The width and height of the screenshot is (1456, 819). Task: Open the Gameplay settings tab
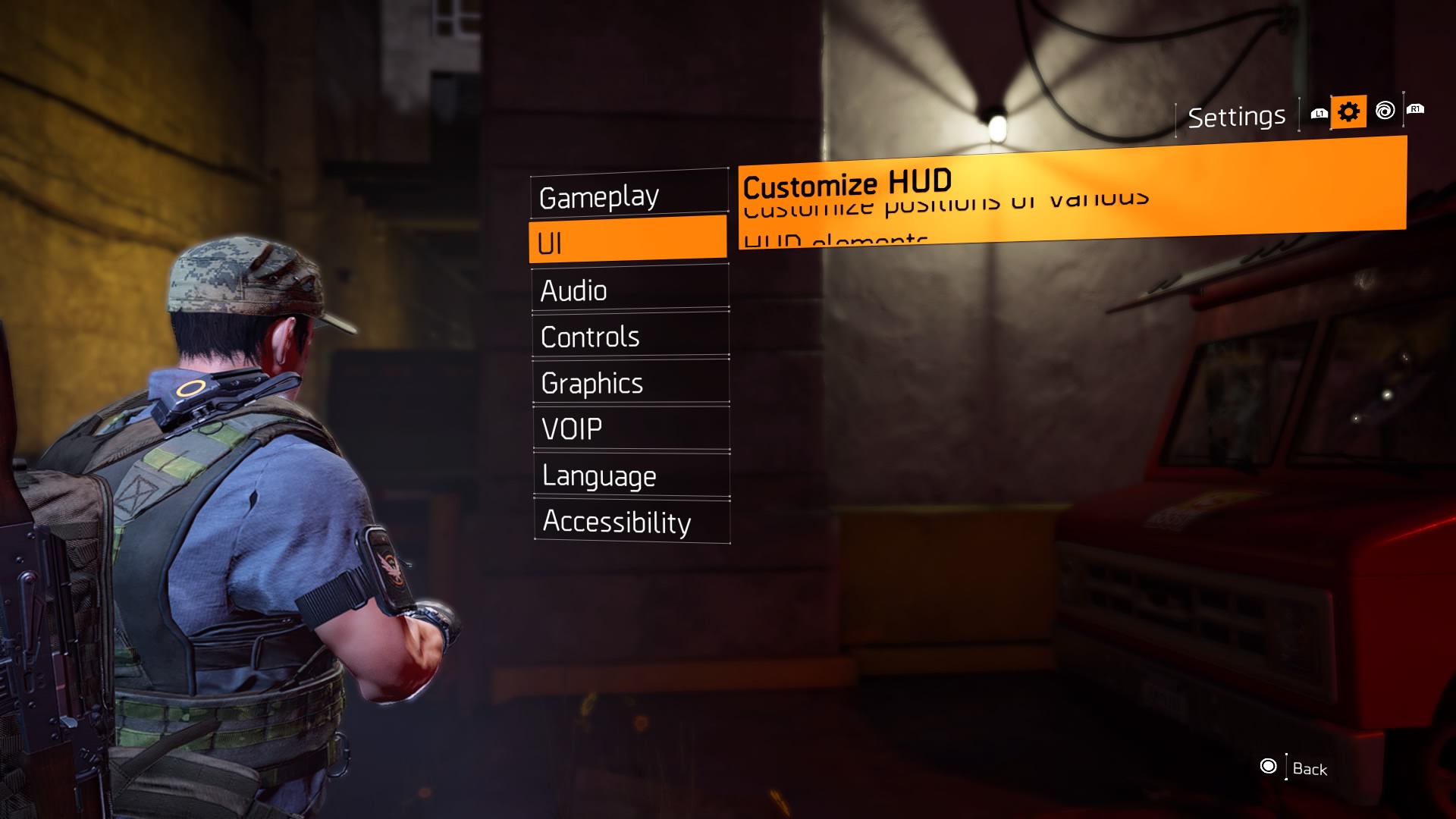tap(598, 197)
